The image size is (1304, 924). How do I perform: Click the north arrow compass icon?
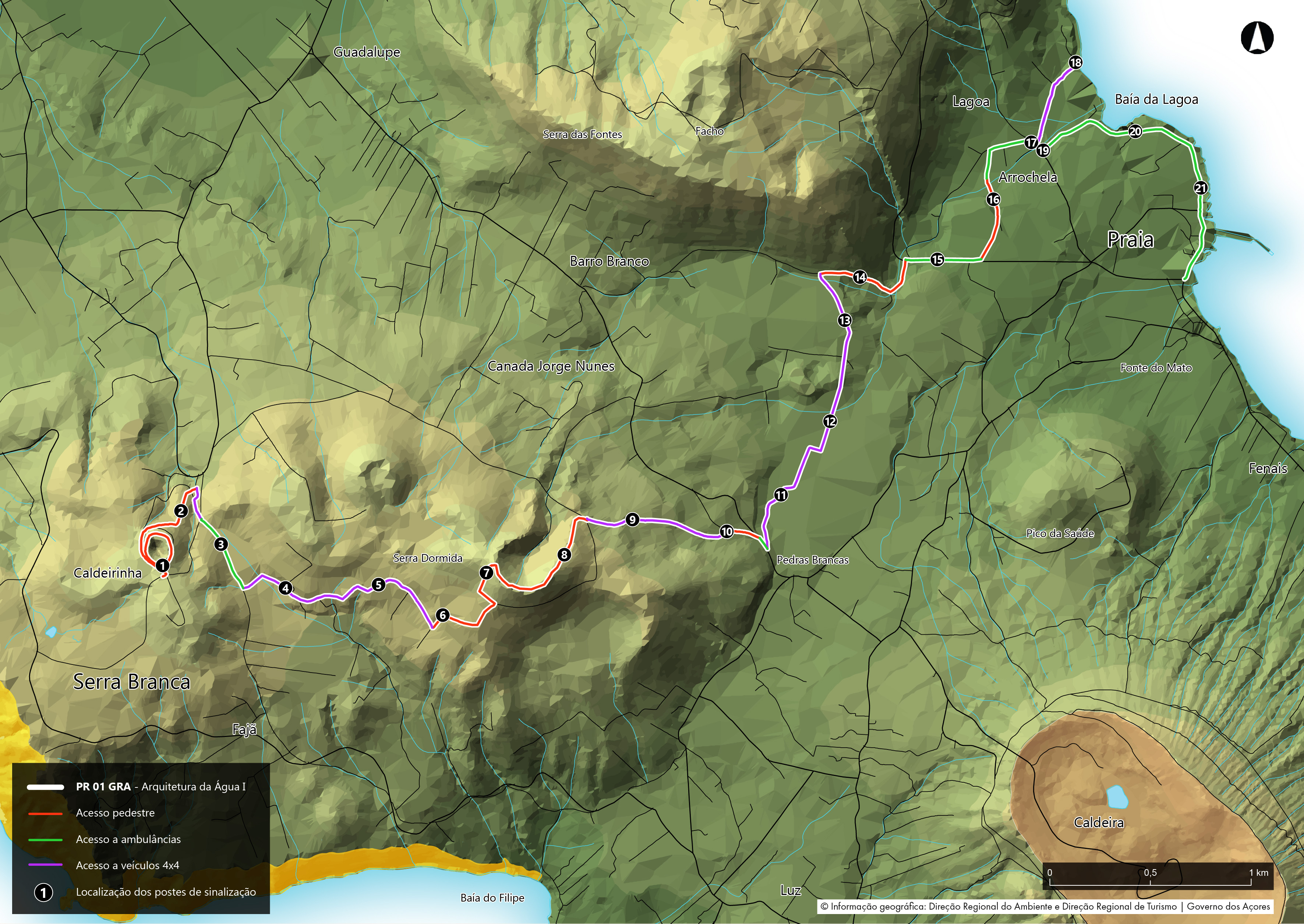(1257, 38)
